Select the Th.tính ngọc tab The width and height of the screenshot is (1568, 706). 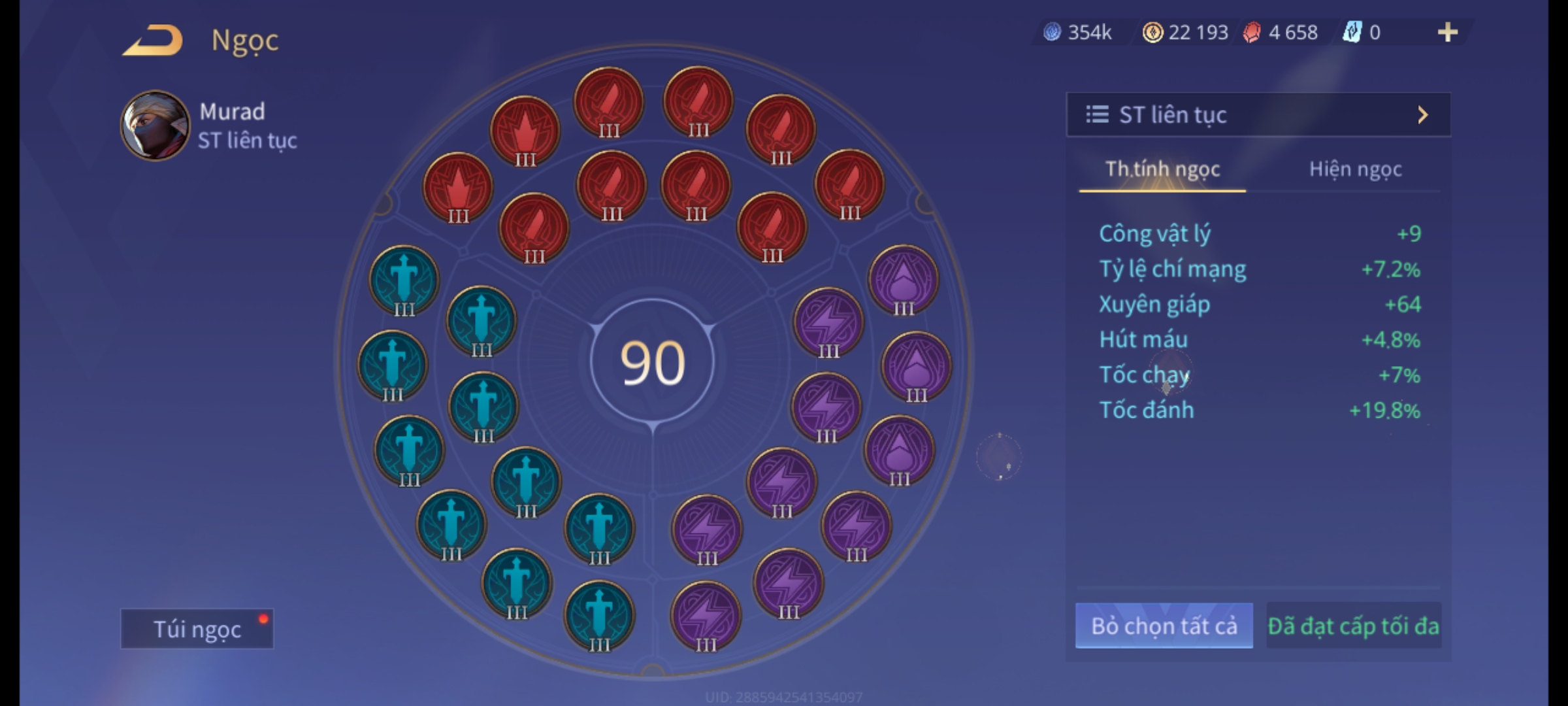[x=1162, y=169]
